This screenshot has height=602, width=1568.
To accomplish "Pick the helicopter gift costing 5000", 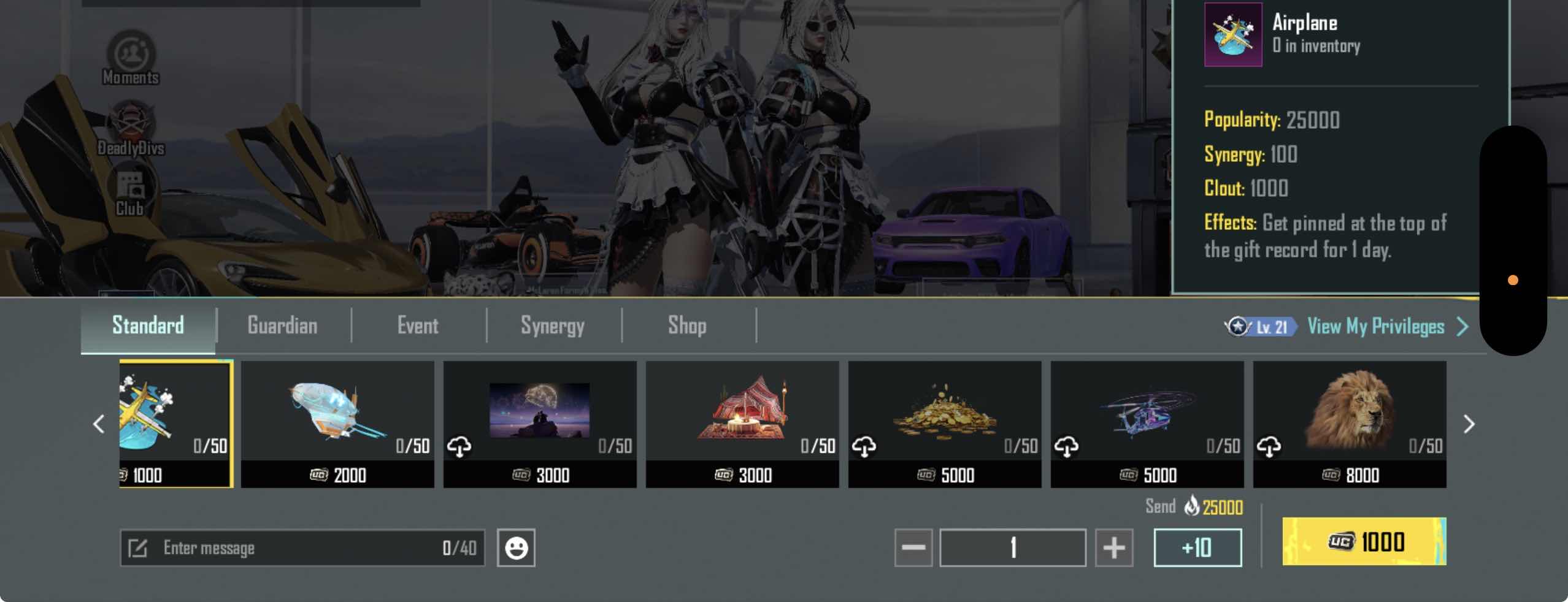I will 1147,423.
